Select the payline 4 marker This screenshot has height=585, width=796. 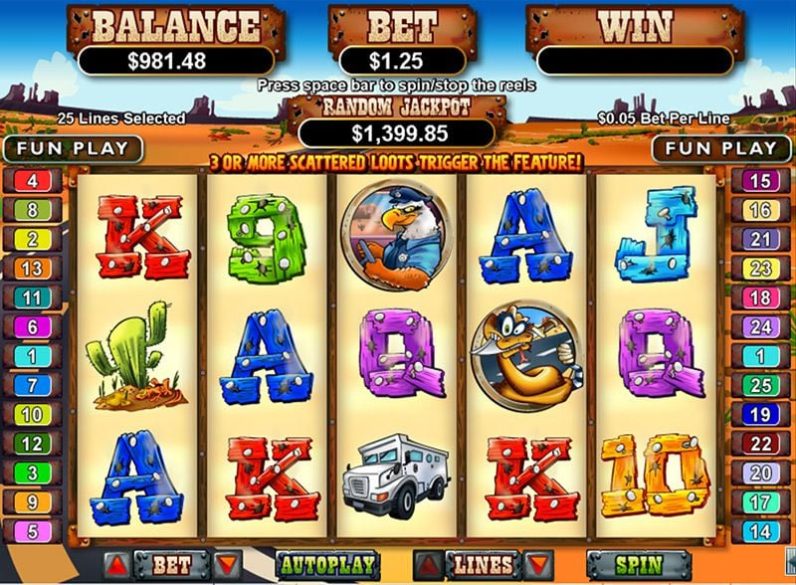click(32, 182)
